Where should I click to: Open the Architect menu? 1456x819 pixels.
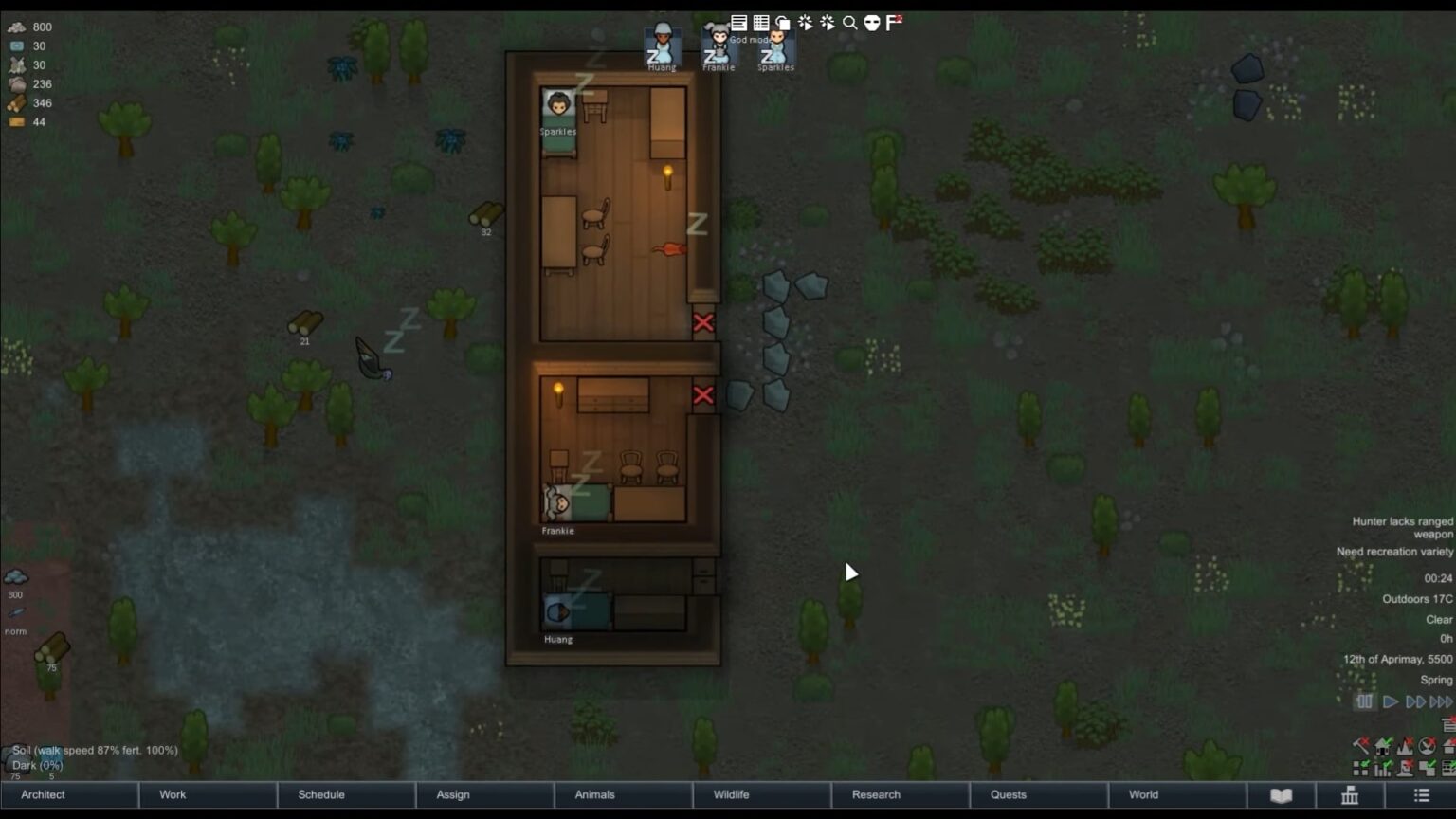tap(42, 795)
